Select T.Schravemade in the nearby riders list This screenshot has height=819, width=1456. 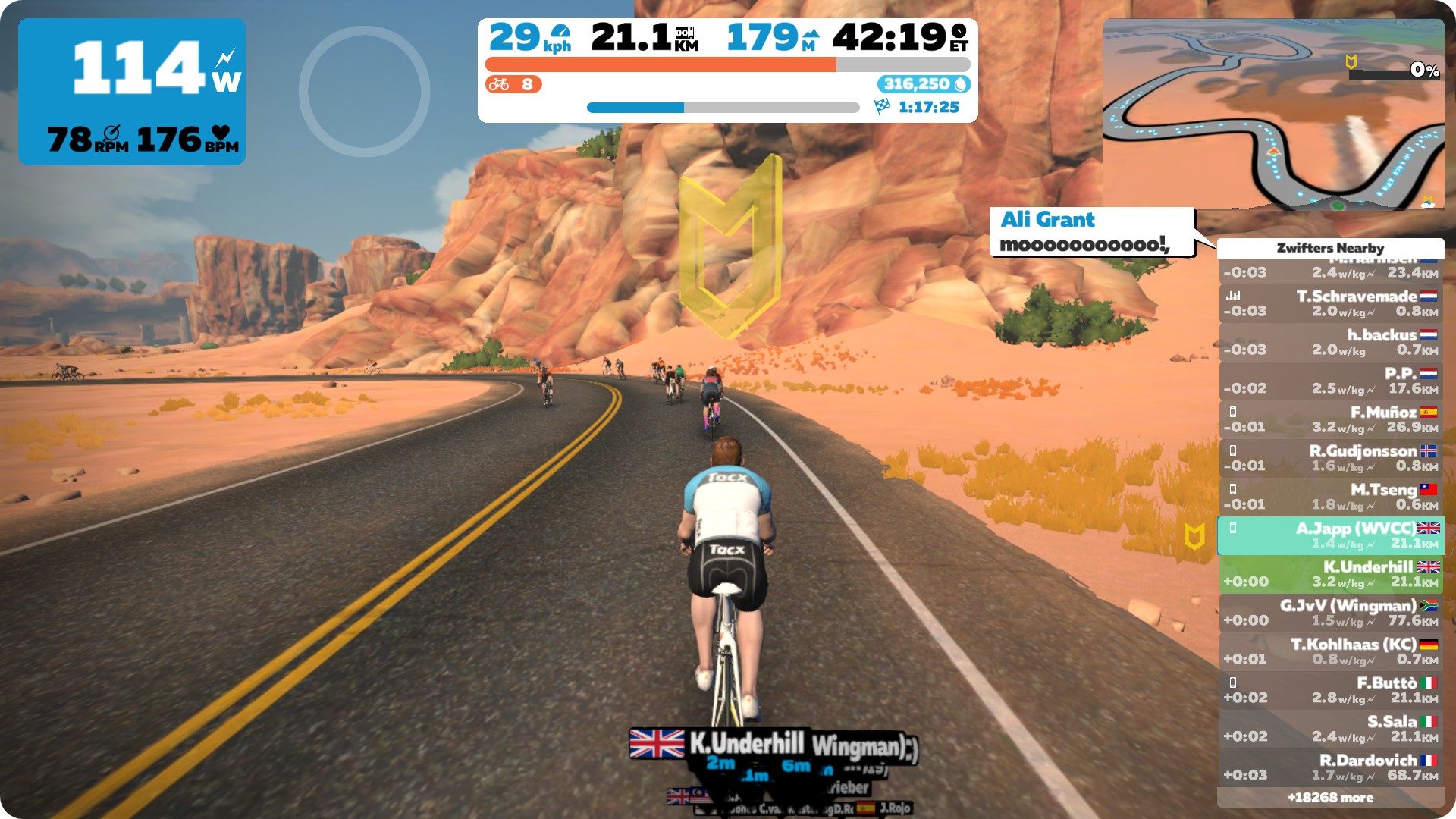[1331, 303]
